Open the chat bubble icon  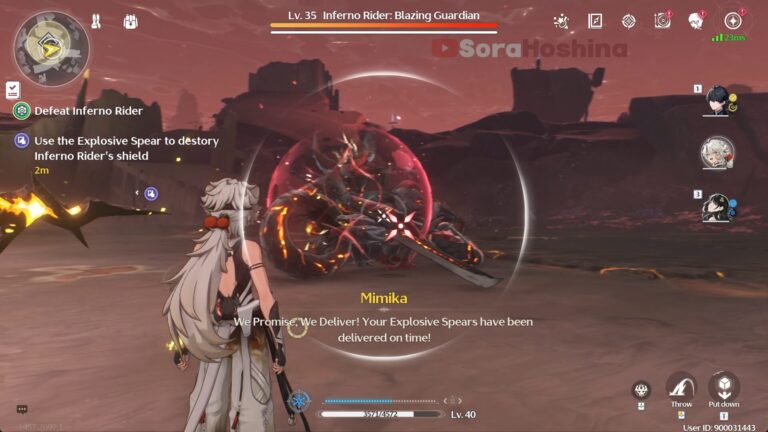pyautogui.click(x=21, y=409)
